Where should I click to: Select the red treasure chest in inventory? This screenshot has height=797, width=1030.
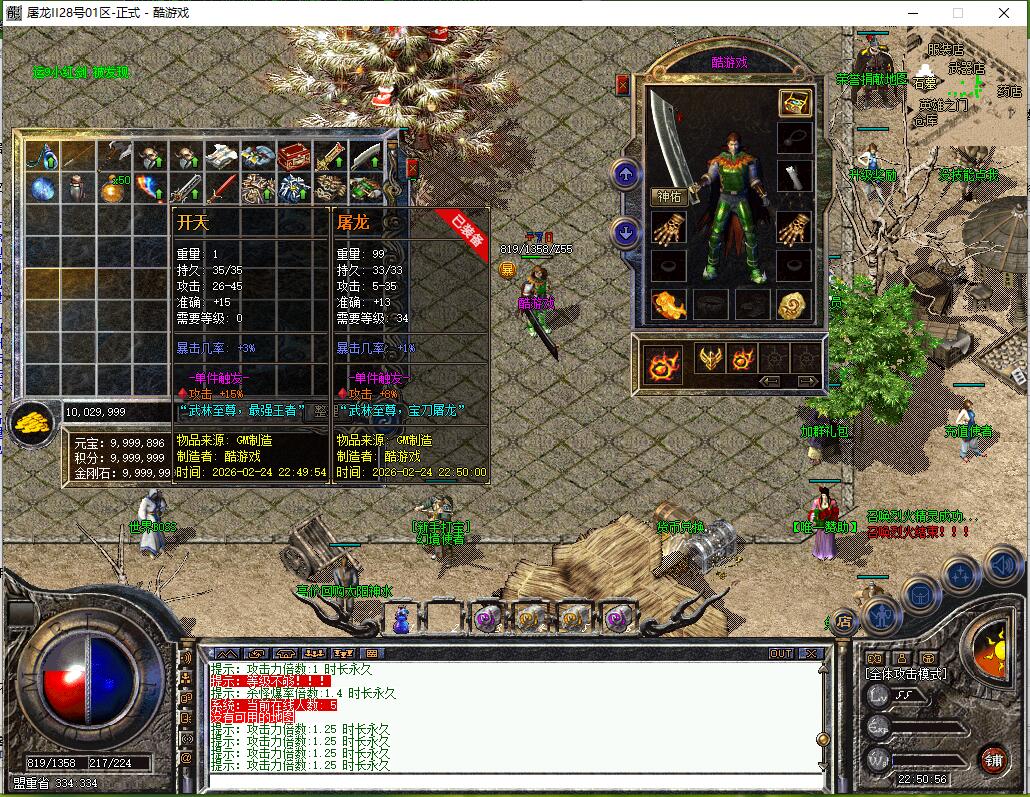[293, 156]
